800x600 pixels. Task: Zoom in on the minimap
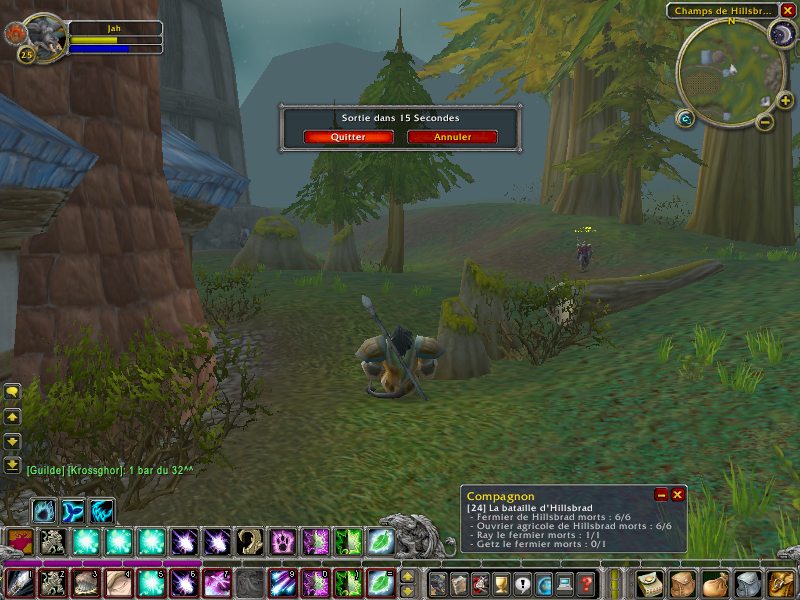pyautogui.click(x=784, y=100)
